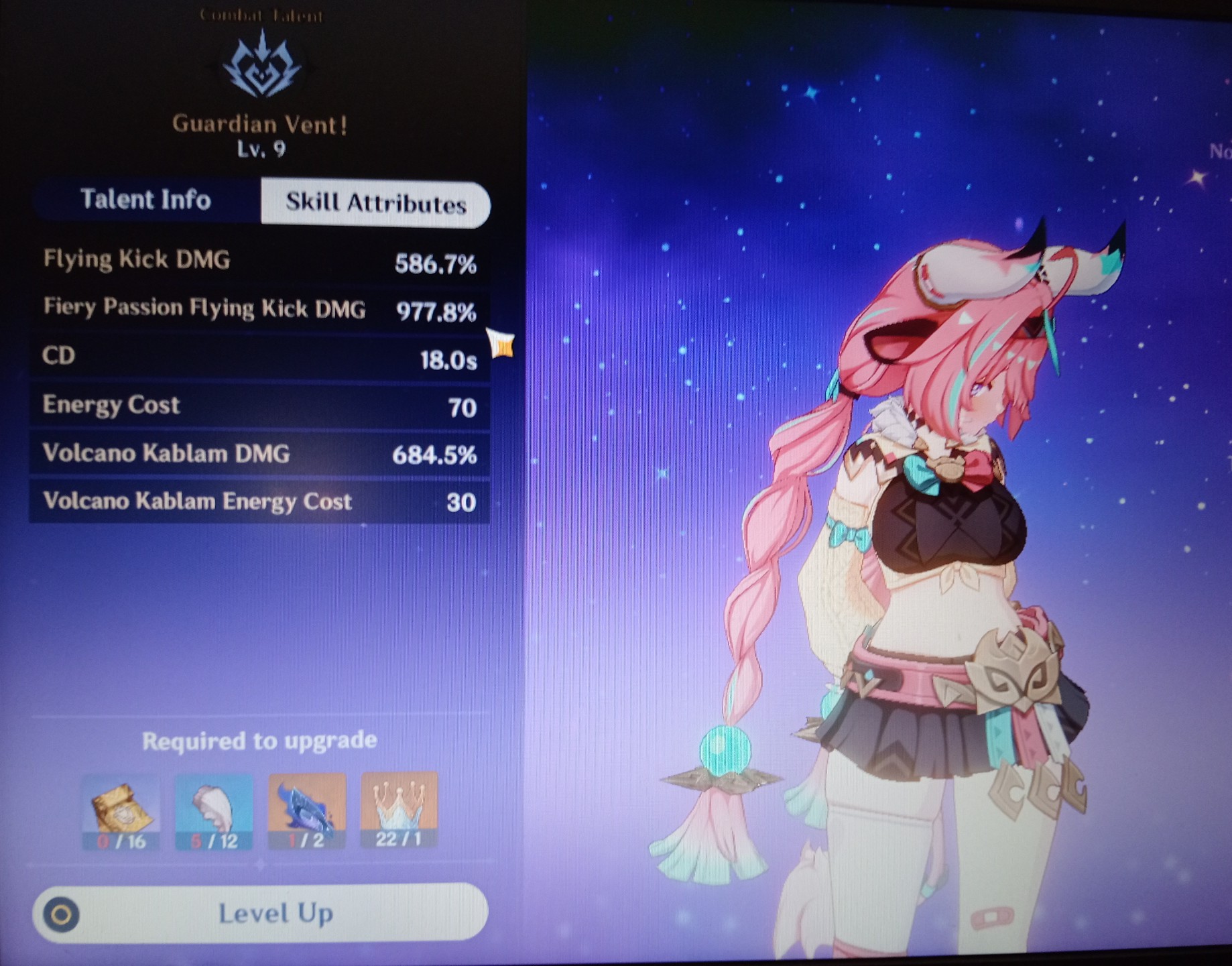Click the orange pointer marker beside the CD row
Viewport: 1232px width, 966px height.
(499, 343)
